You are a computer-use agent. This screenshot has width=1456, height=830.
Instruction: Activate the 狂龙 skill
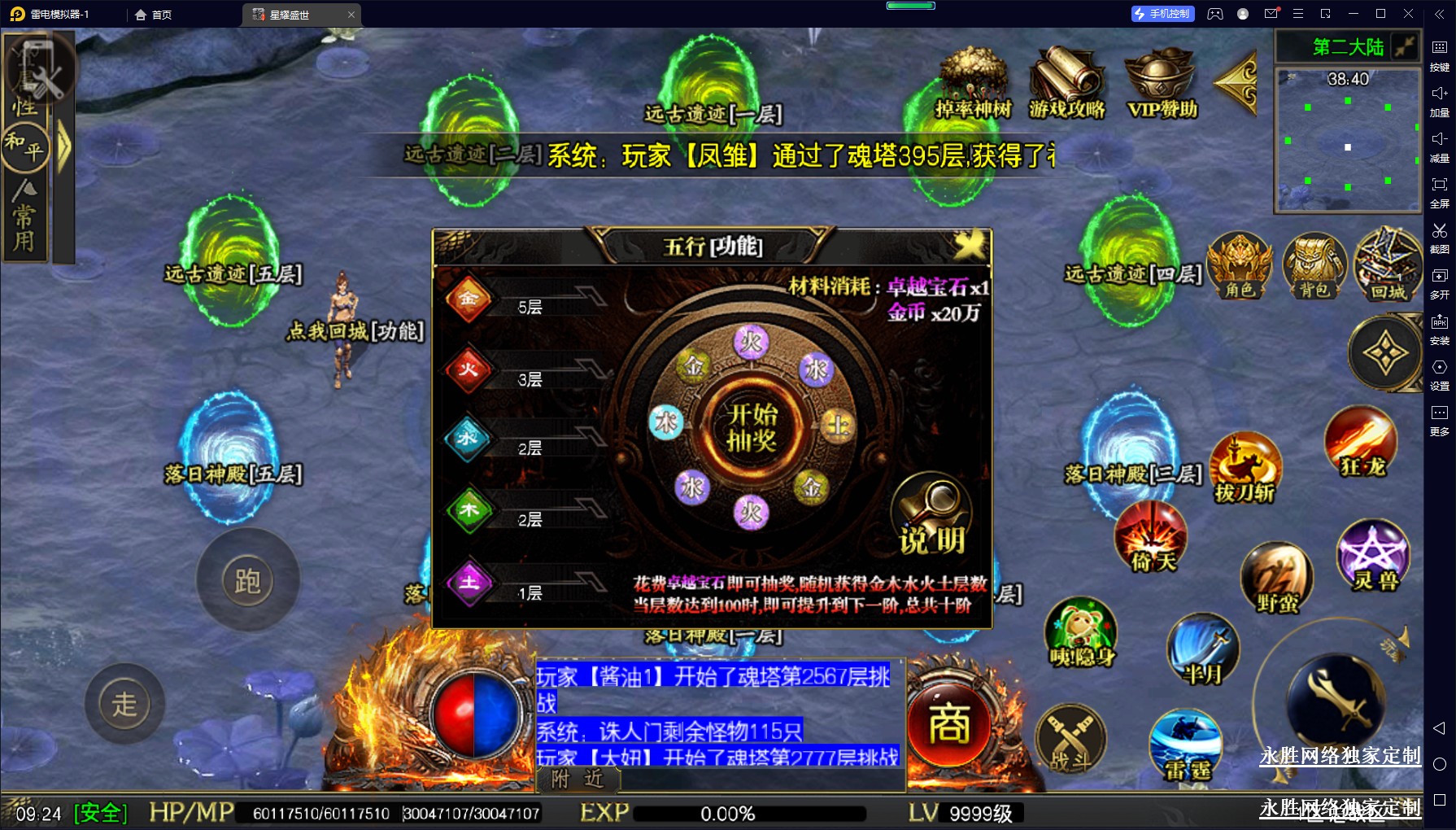(1362, 443)
